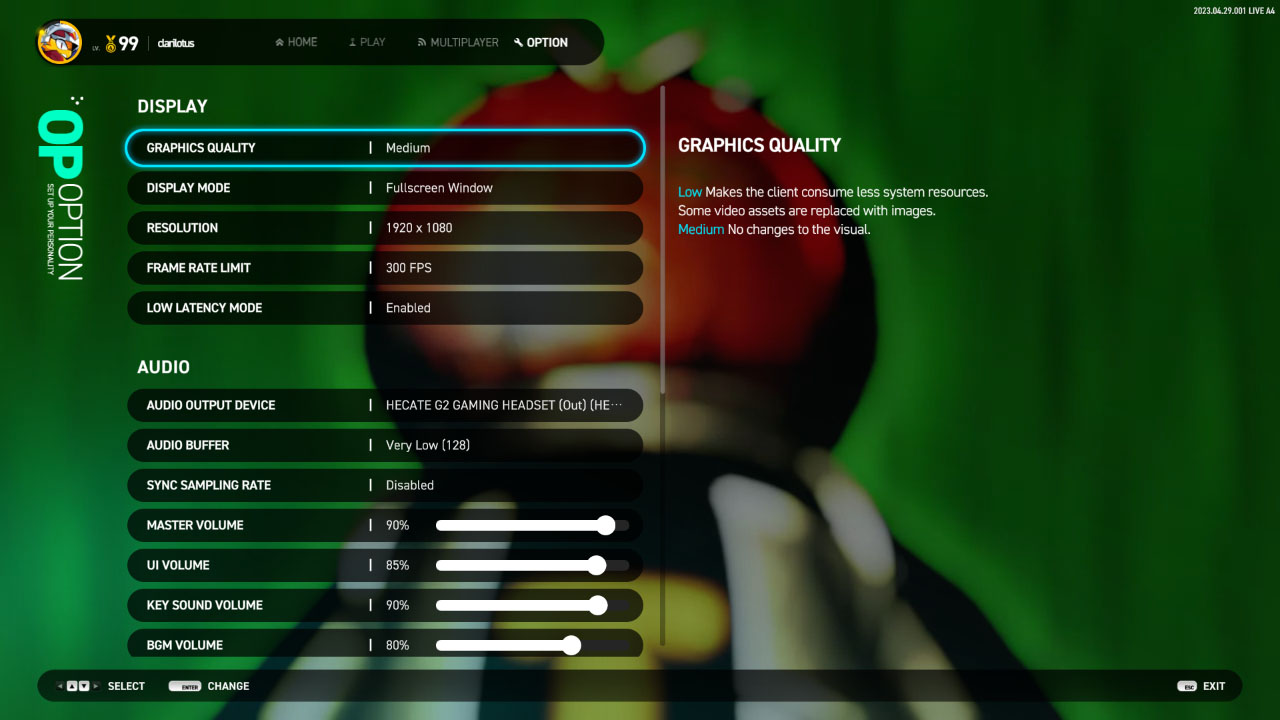Click the settings list scrollbar
1280x720 pixels.
(x=662, y=240)
